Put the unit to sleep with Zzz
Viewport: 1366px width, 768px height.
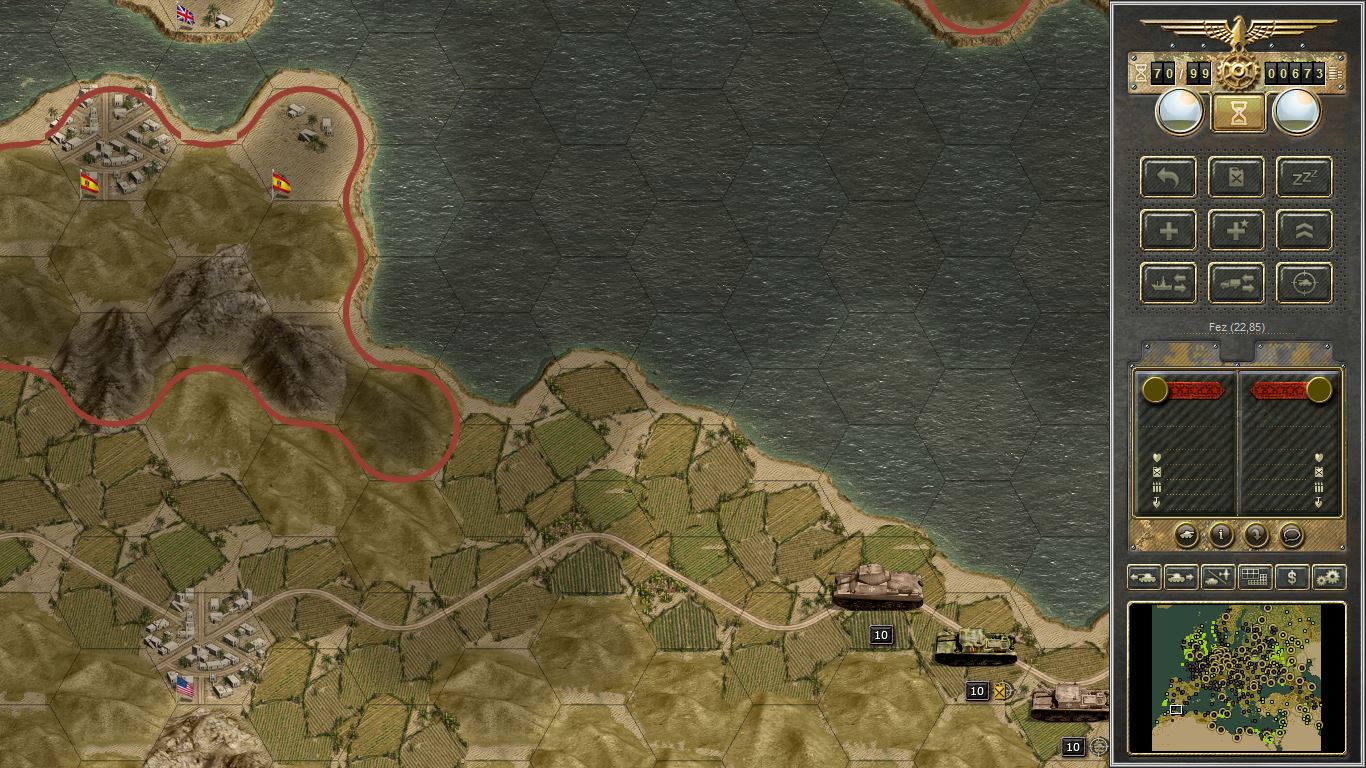pyautogui.click(x=1303, y=177)
